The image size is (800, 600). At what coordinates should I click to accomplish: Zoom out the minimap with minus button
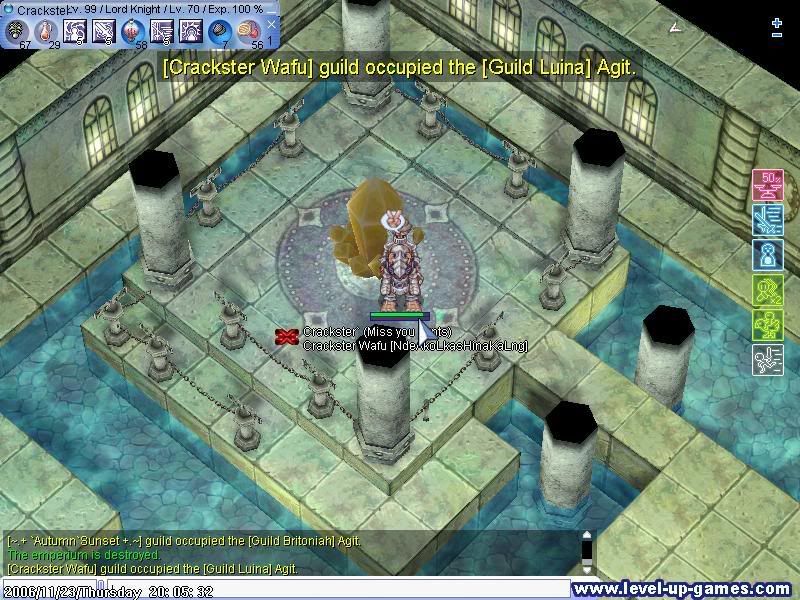click(x=777, y=35)
